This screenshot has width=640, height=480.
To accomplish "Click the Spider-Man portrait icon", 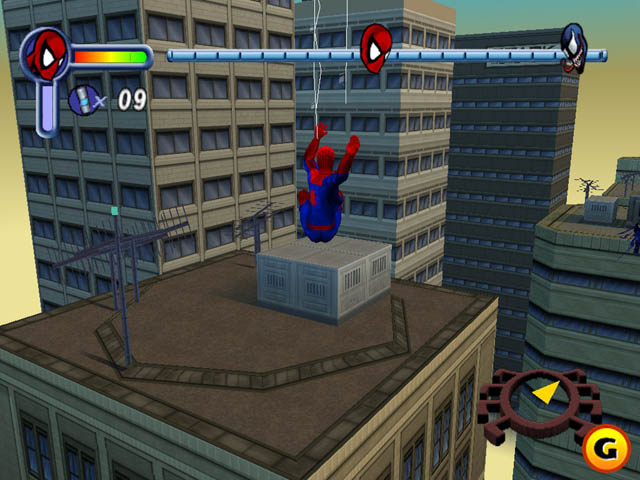I will click(x=45, y=55).
